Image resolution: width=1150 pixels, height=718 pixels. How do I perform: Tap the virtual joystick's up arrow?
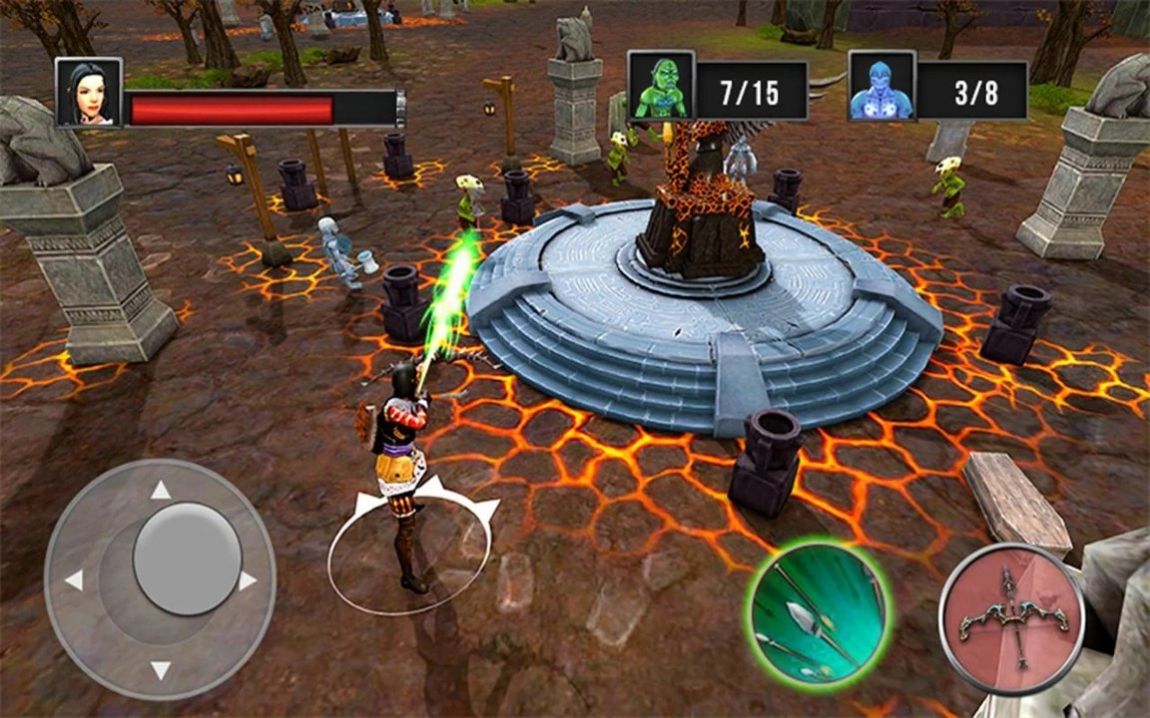click(x=160, y=490)
